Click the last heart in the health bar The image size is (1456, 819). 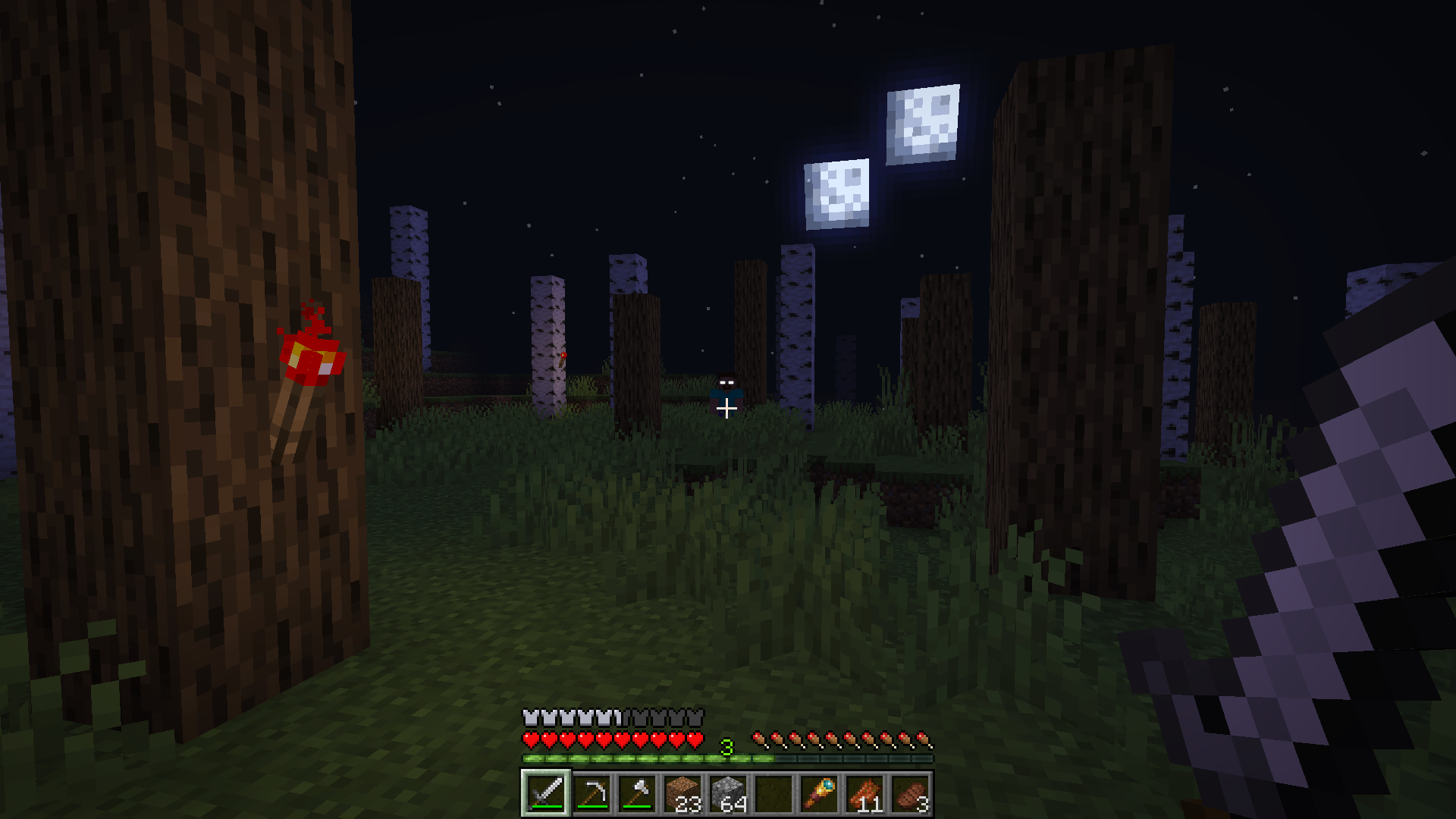[x=695, y=739]
